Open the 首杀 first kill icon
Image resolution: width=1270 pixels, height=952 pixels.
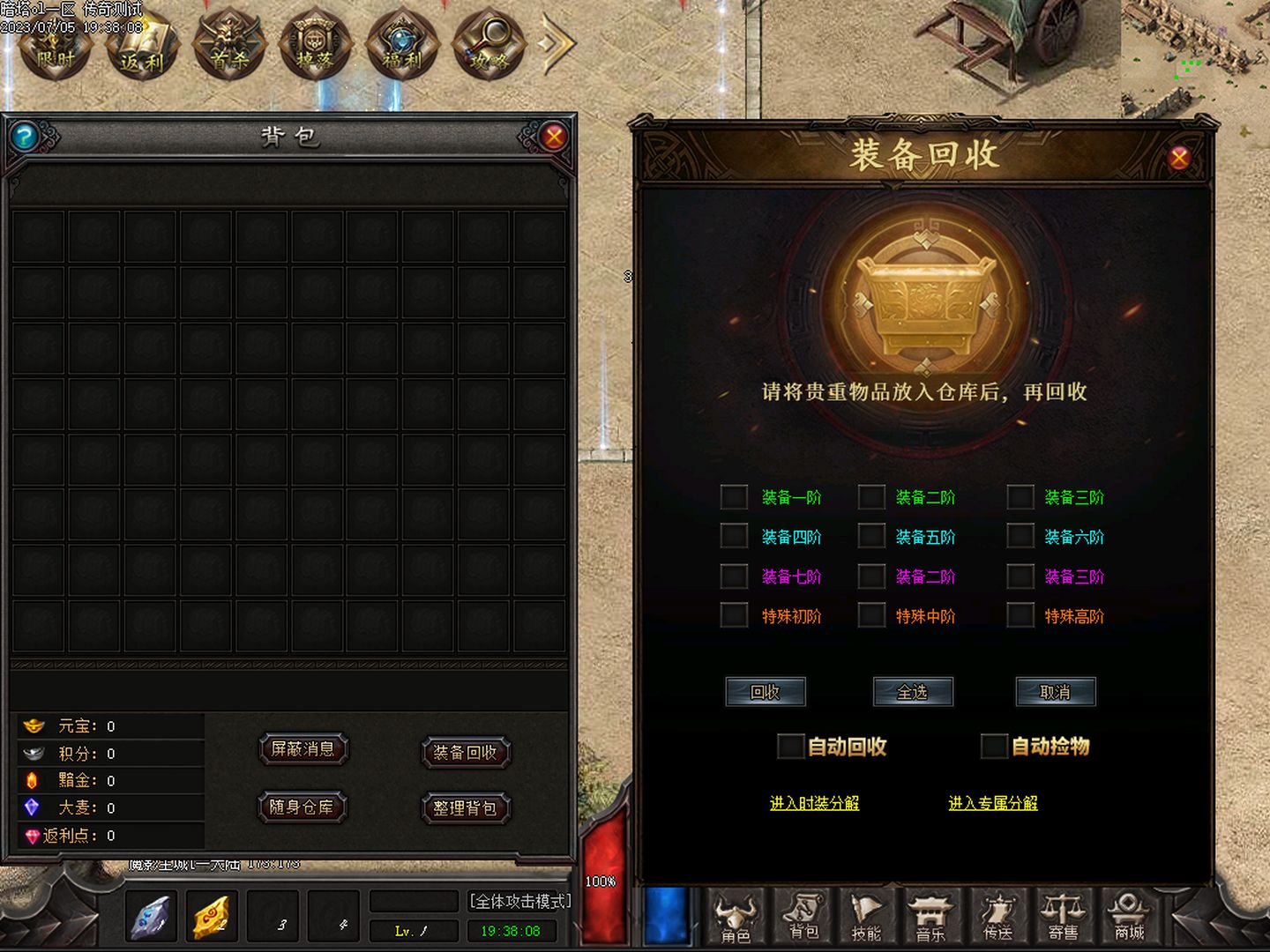tap(228, 46)
